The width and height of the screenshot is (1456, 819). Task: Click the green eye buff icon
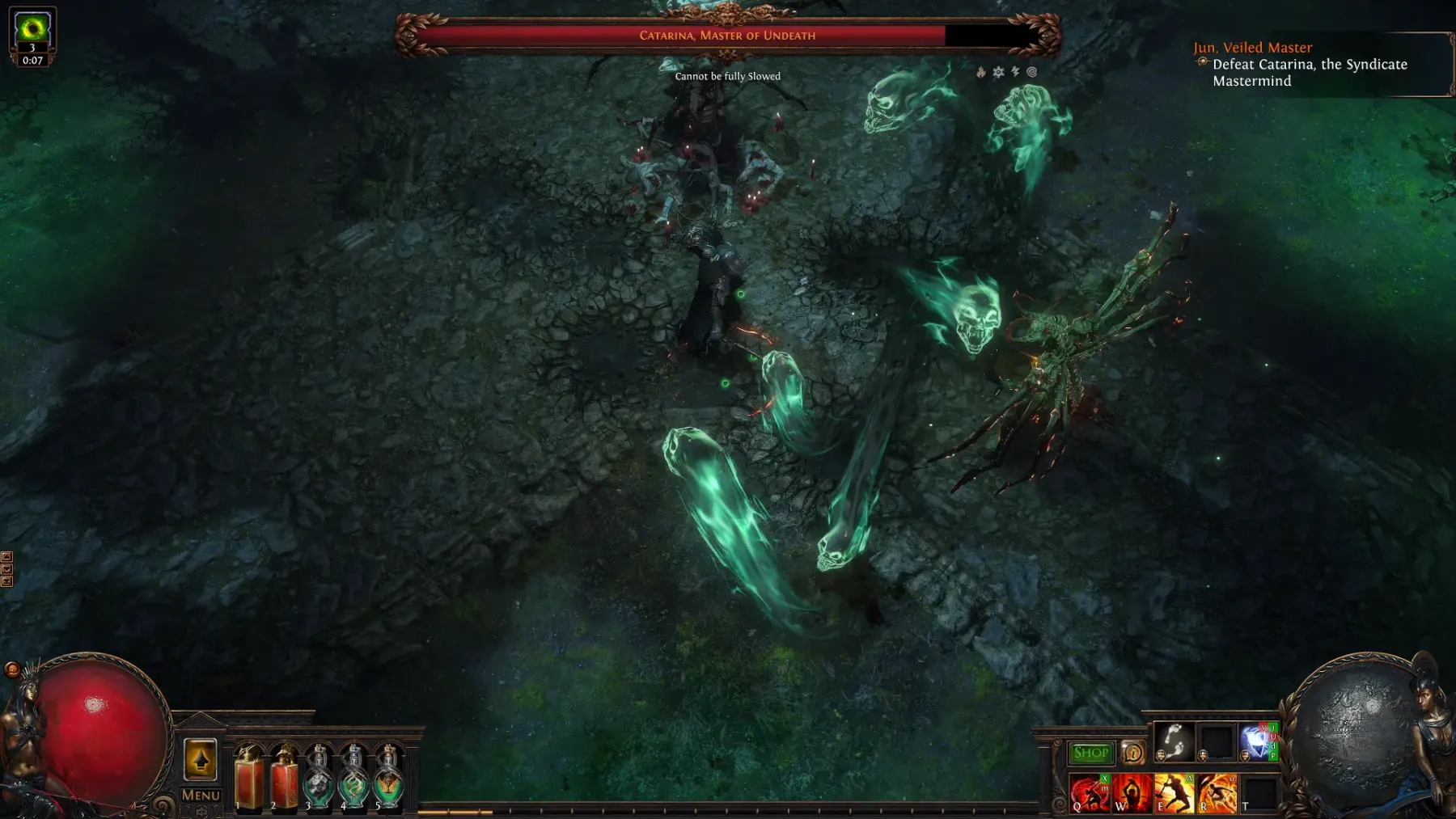[32, 30]
